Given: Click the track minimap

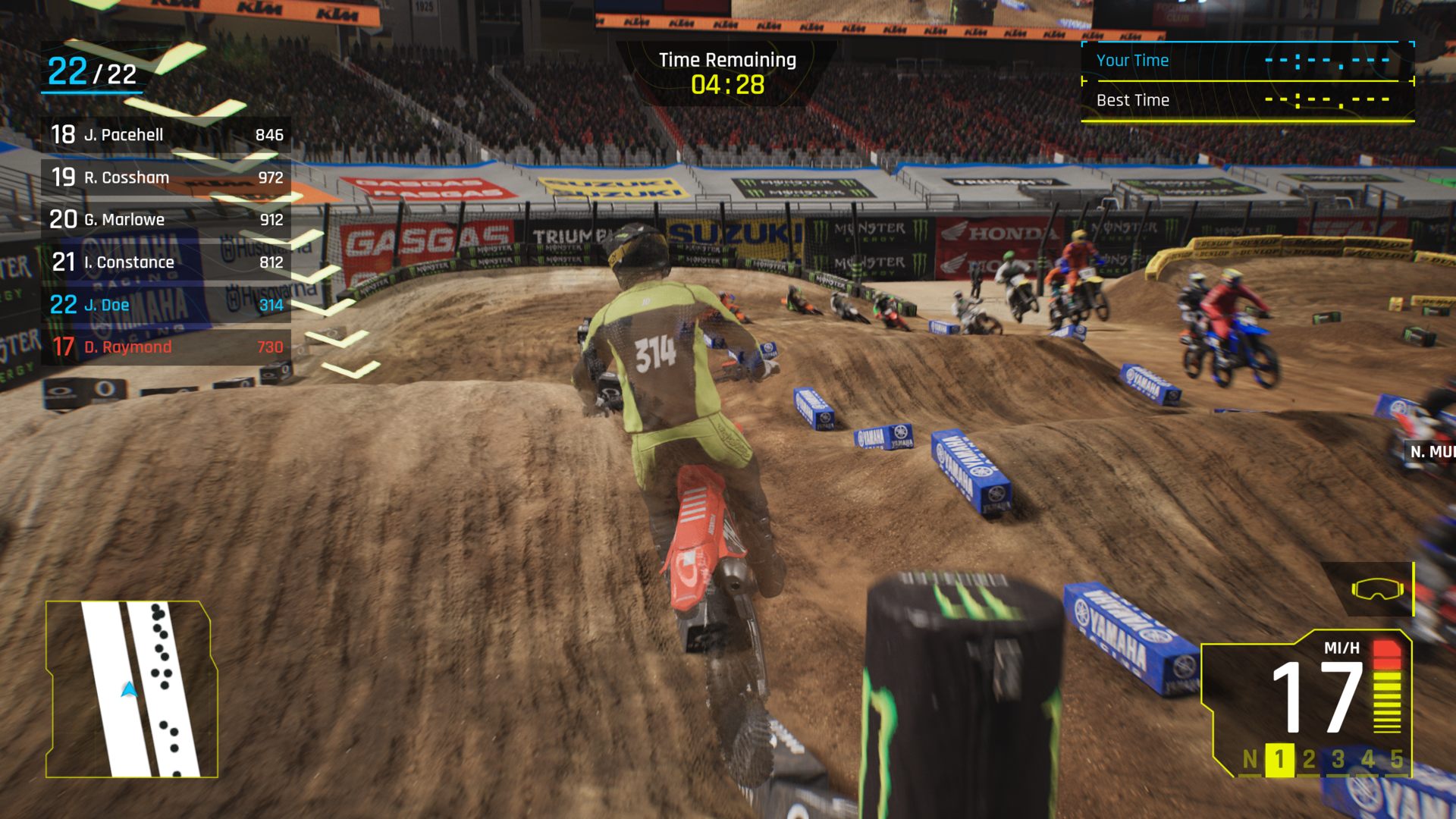Looking at the screenshot, I should pyautogui.click(x=132, y=689).
